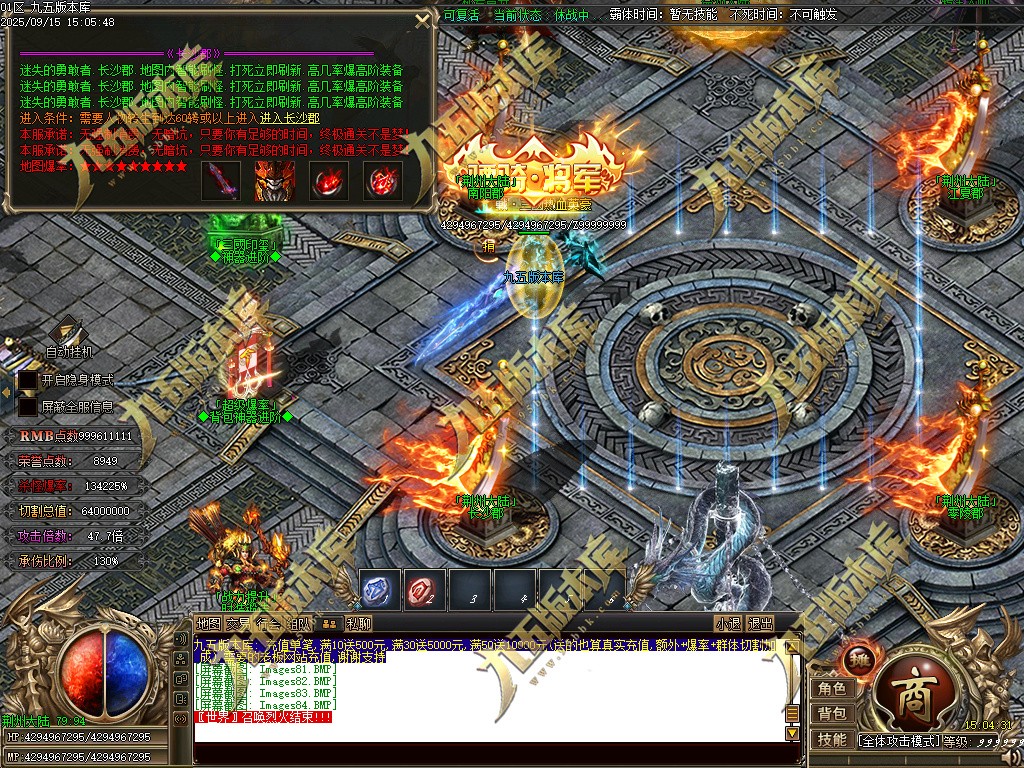The height and width of the screenshot is (768, 1024).
Task: Open the 私聊 private chat tab
Action: [359, 623]
